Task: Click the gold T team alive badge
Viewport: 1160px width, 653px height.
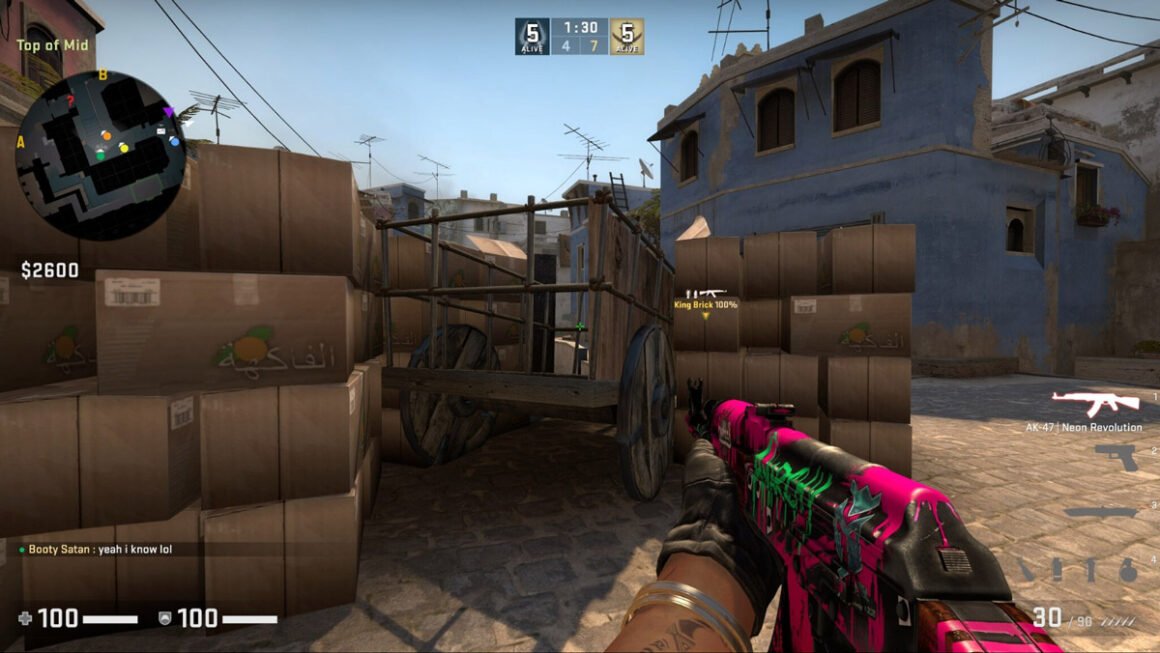Action: (627, 36)
